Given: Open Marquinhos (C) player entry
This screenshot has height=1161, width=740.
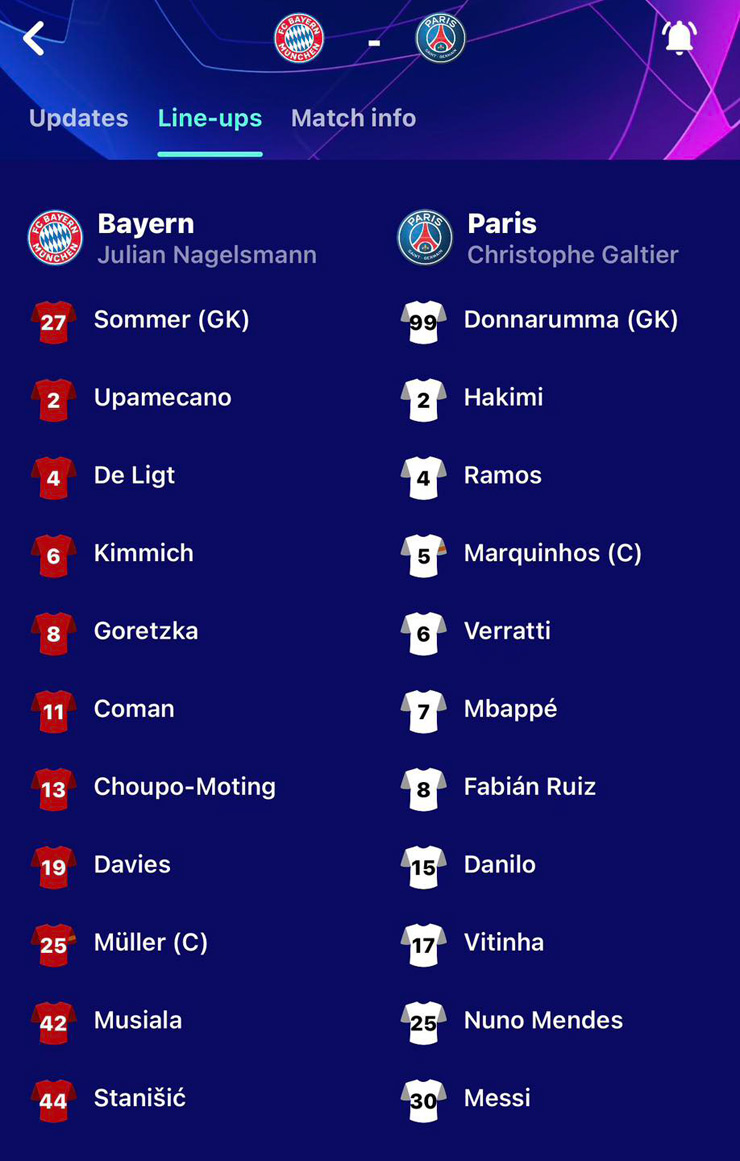Looking at the screenshot, I should pos(552,553).
